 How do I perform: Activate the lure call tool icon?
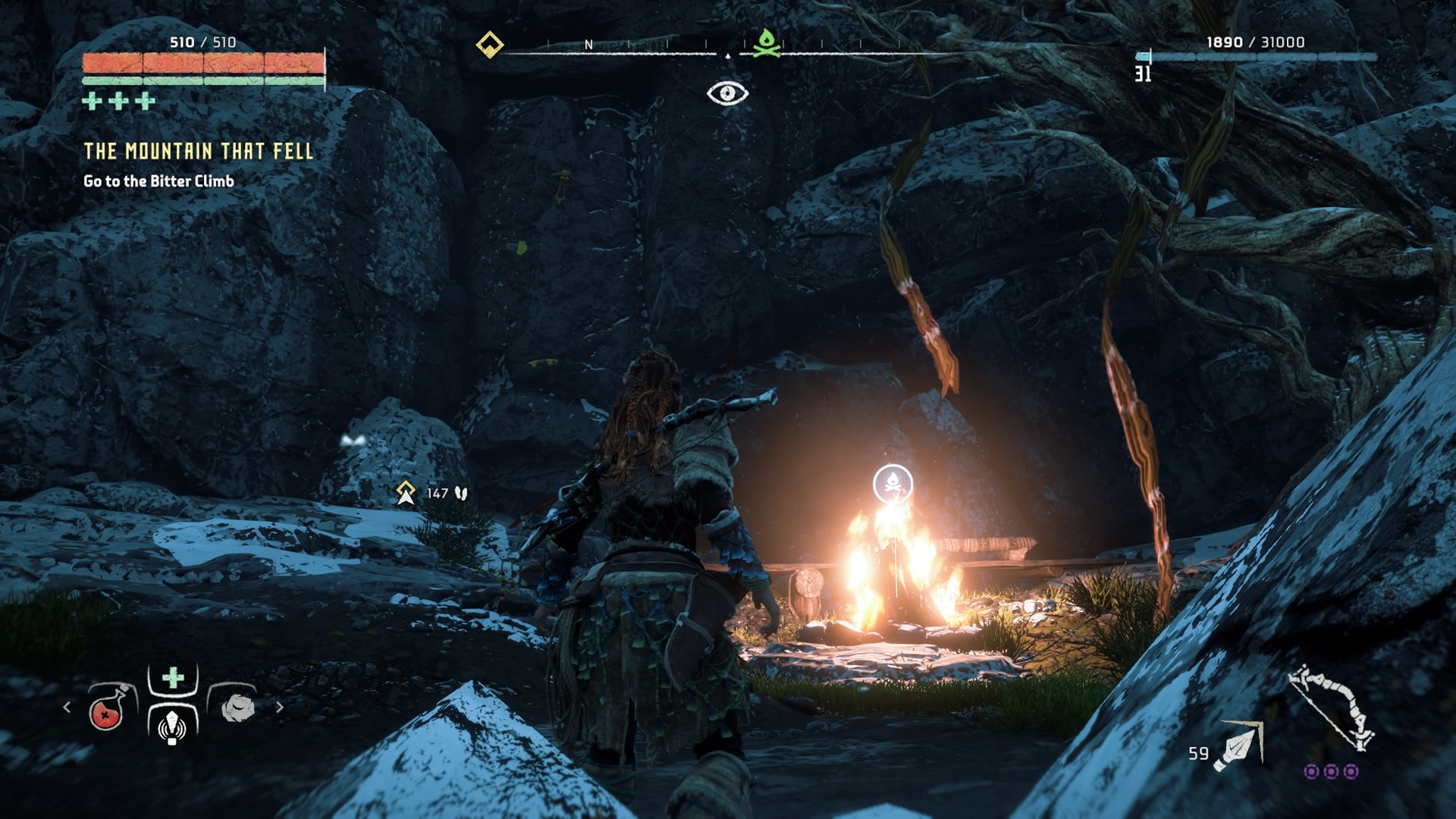[172, 726]
